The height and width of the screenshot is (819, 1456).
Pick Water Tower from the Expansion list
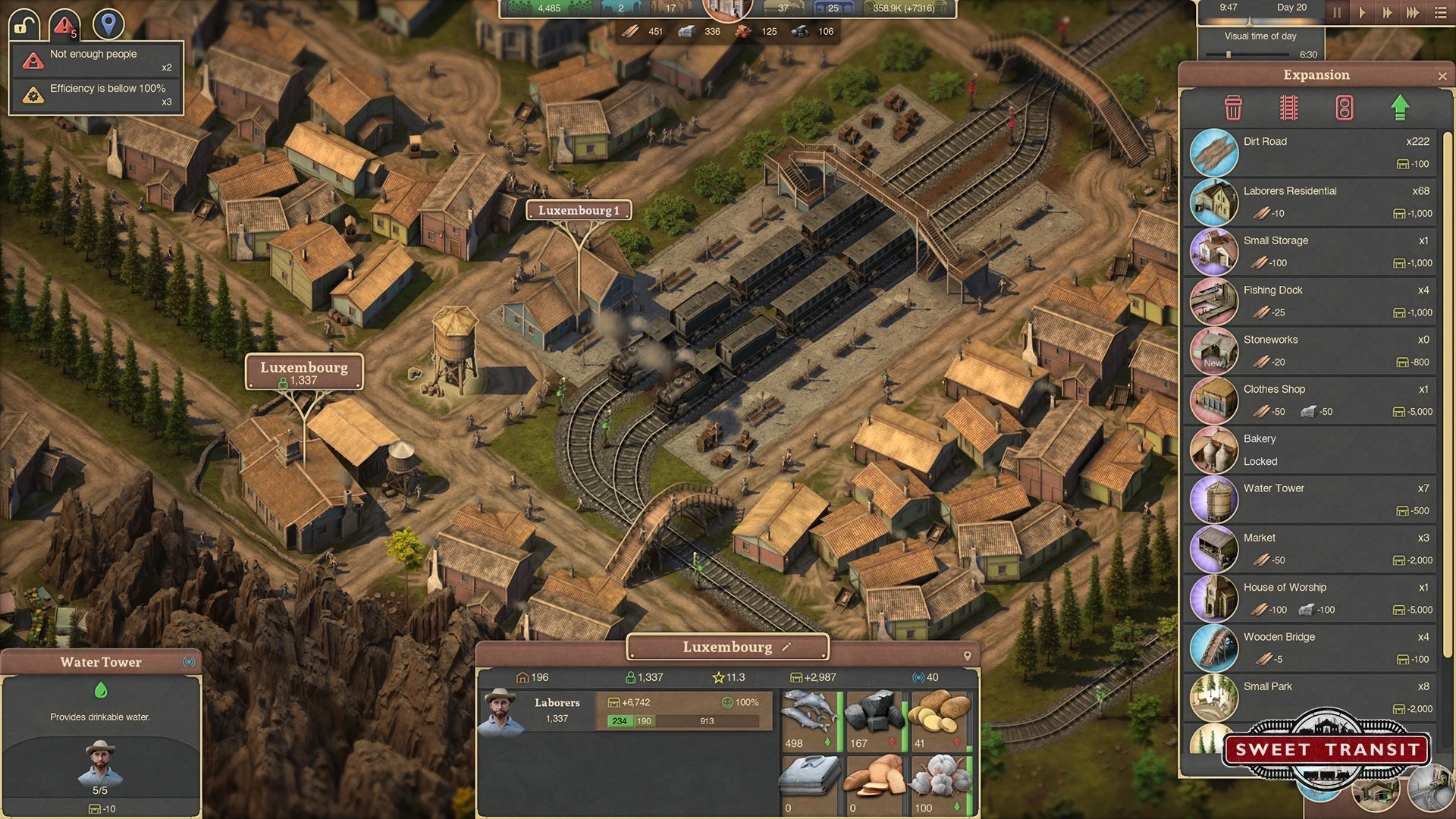click(x=1310, y=499)
